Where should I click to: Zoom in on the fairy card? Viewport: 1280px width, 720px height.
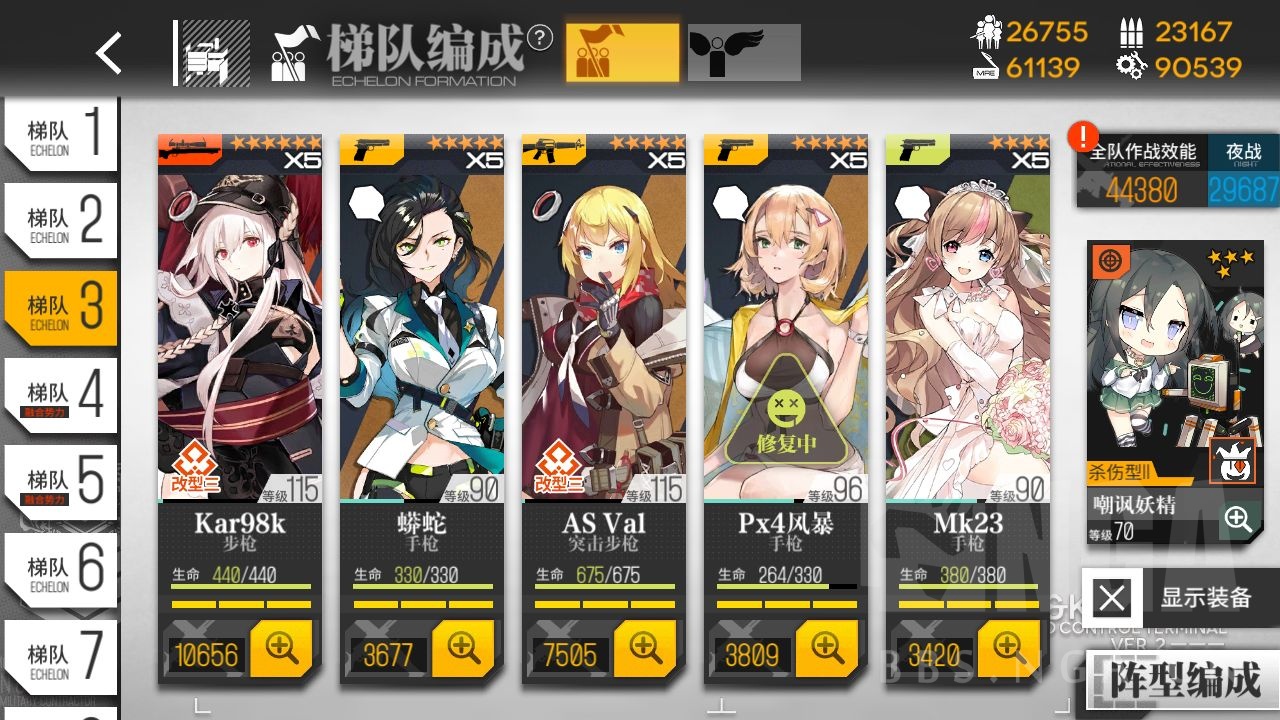point(1238,519)
